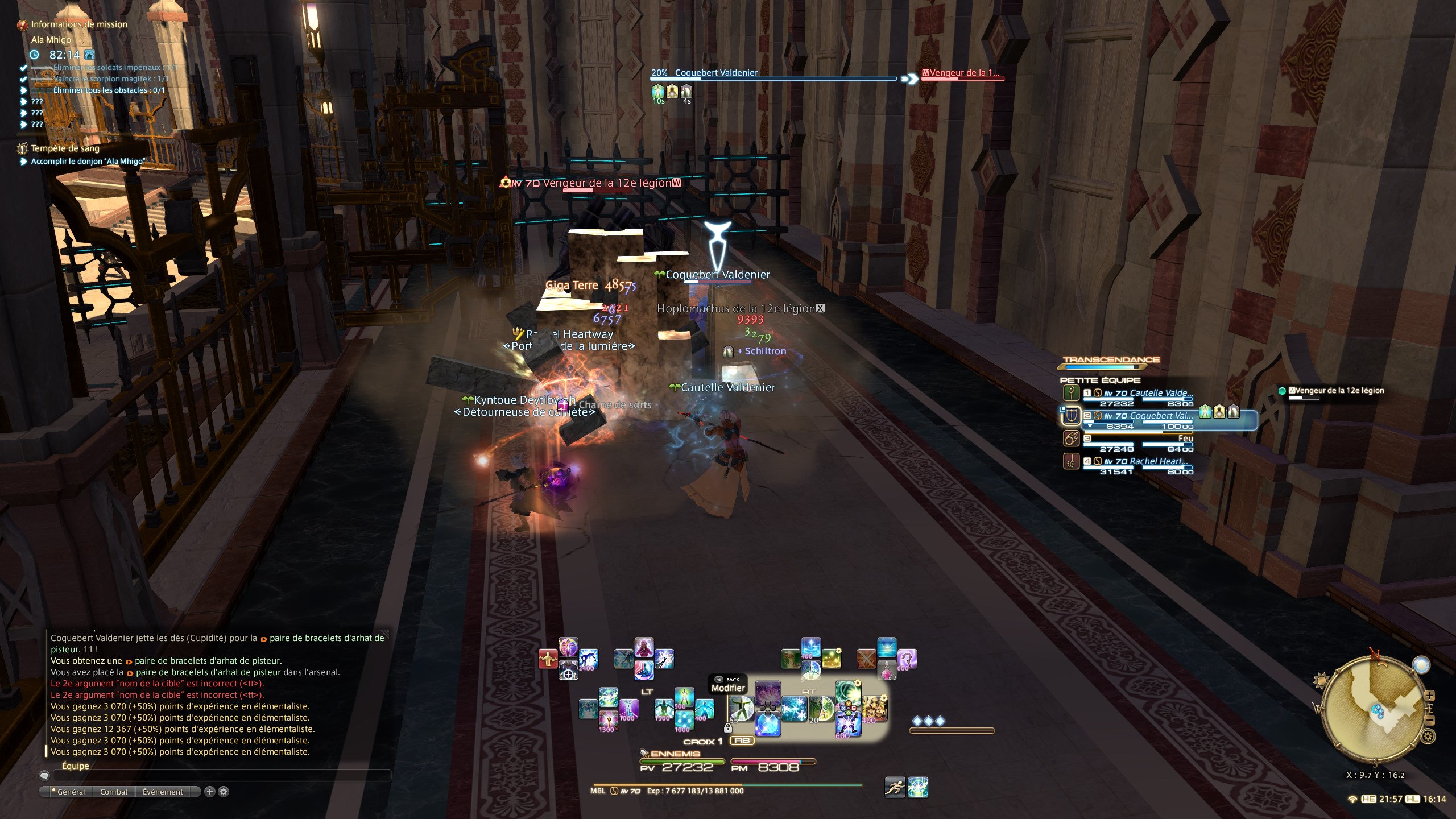Select the Événement chat tab
The width and height of the screenshot is (1456, 819).
163,792
